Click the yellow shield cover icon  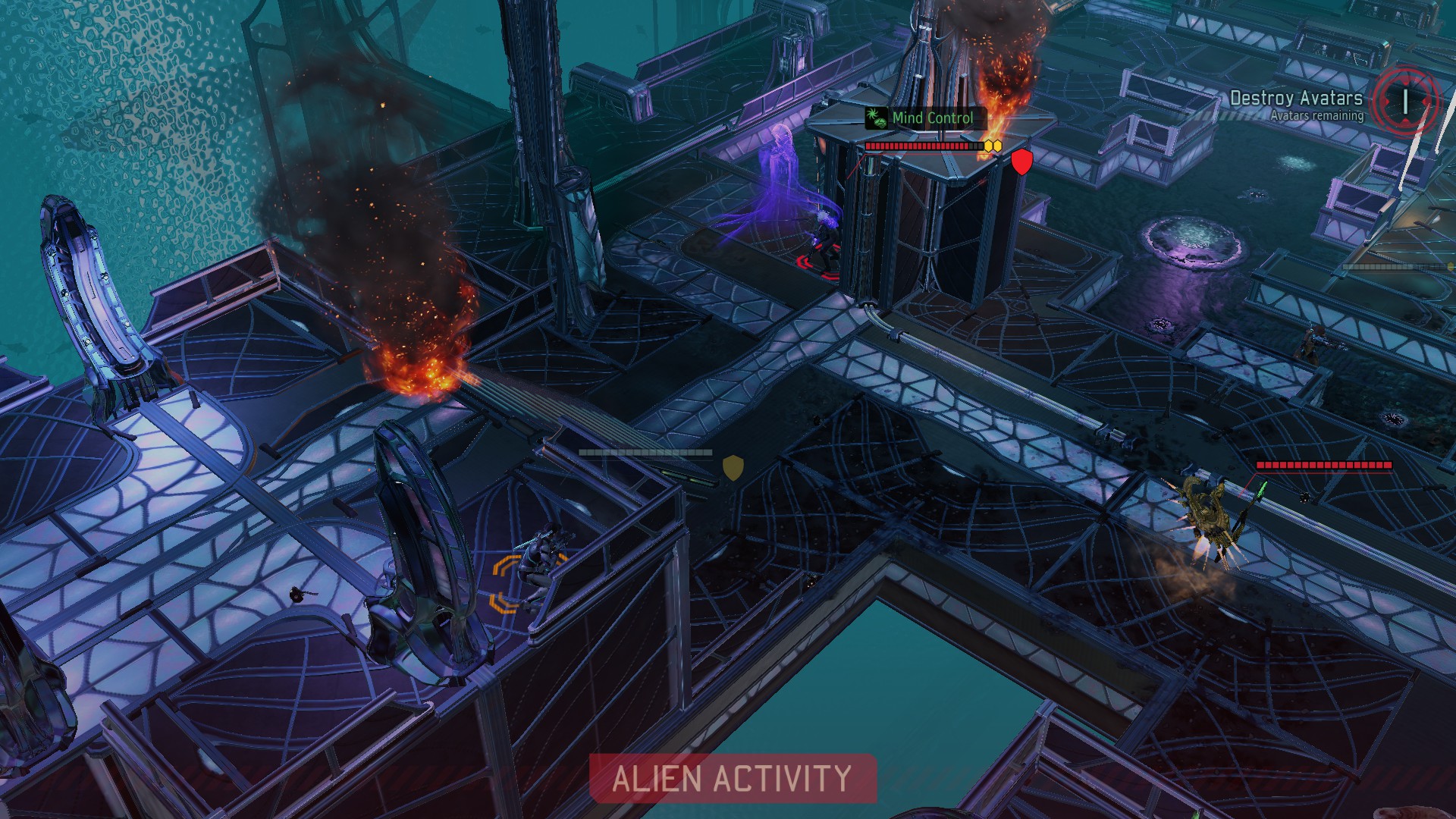point(733,468)
